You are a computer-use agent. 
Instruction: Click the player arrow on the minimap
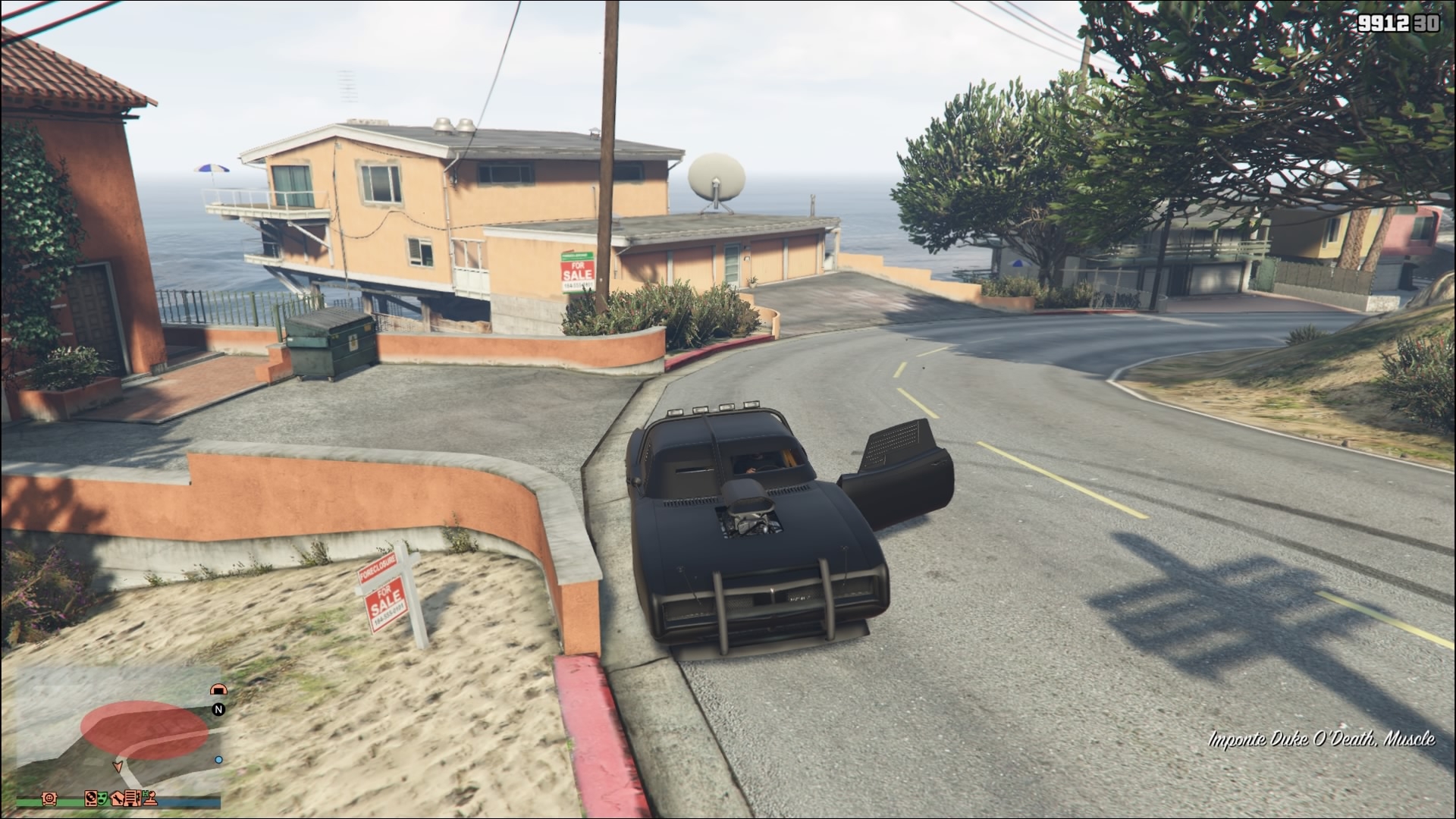point(118,766)
